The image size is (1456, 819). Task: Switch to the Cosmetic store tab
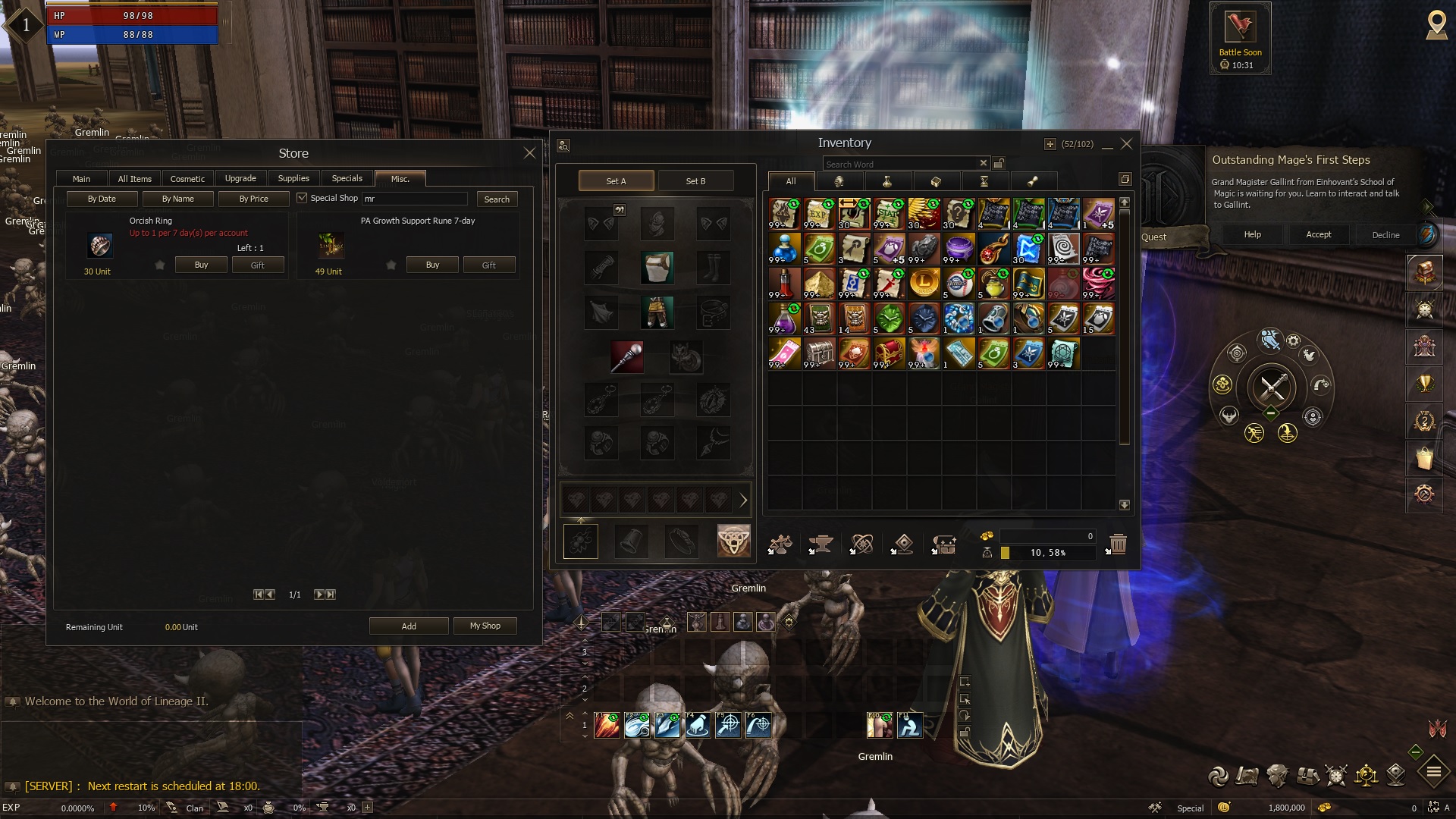pos(187,179)
